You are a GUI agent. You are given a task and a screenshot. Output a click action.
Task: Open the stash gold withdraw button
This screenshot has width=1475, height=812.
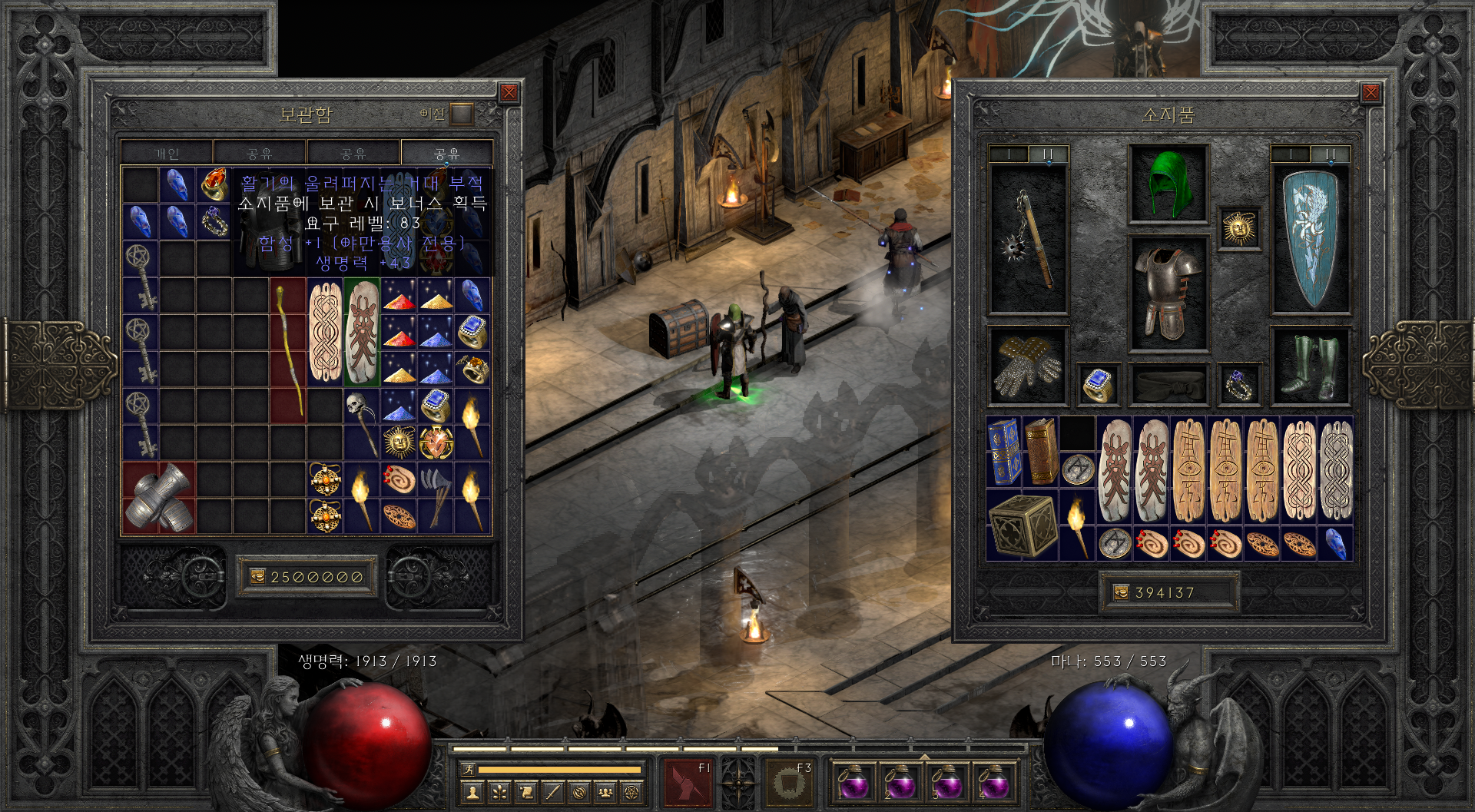(258, 577)
